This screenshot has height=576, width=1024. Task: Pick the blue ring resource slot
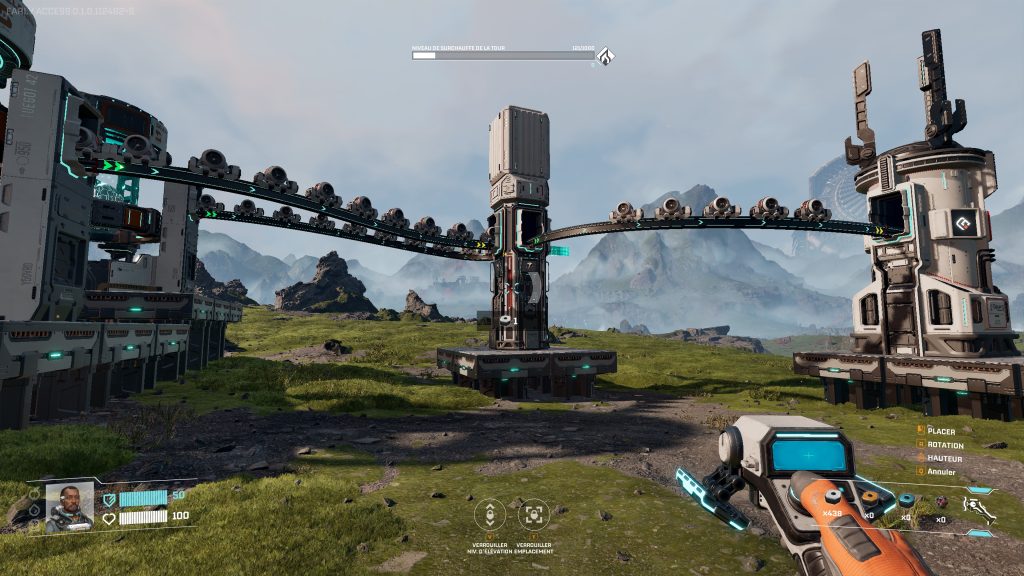(906, 500)
